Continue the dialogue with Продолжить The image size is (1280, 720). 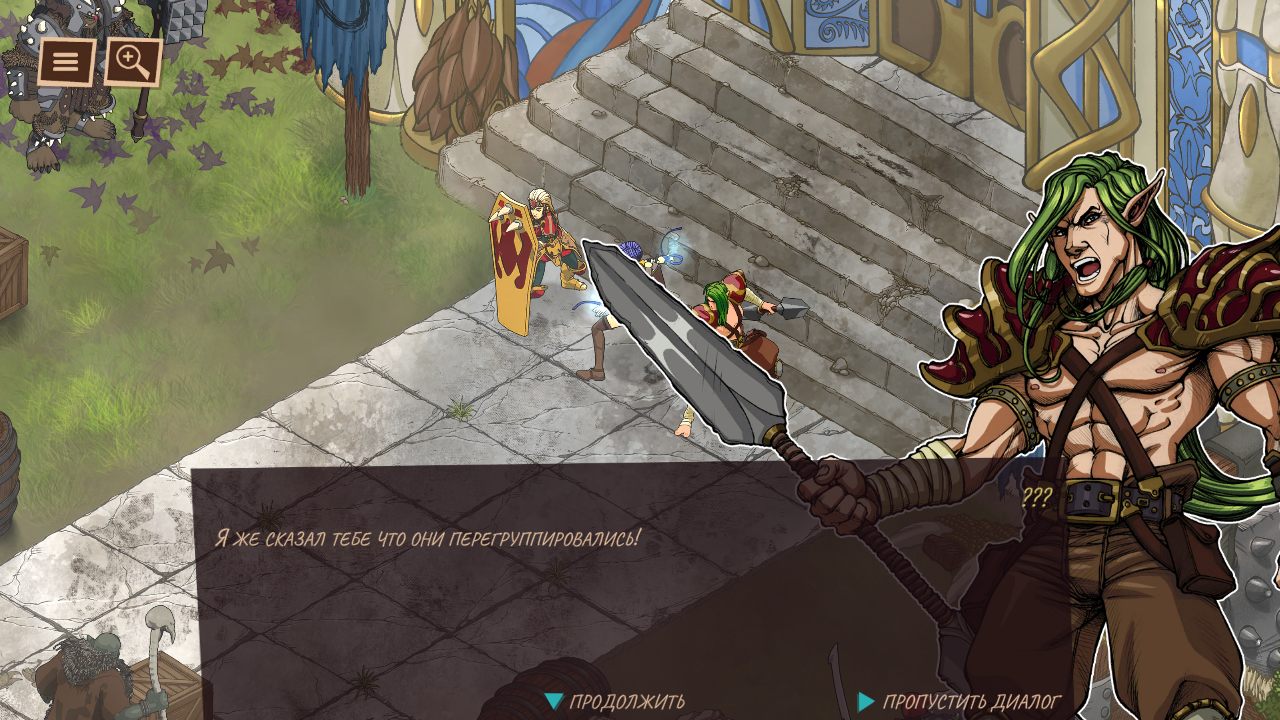[616, 702]
